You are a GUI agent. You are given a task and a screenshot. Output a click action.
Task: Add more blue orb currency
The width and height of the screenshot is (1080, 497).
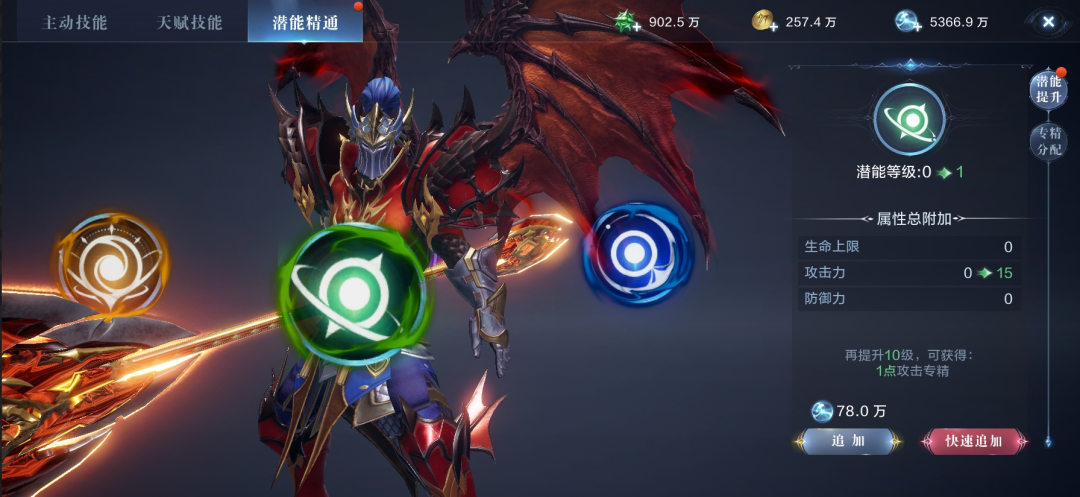[x=909, y=22]
